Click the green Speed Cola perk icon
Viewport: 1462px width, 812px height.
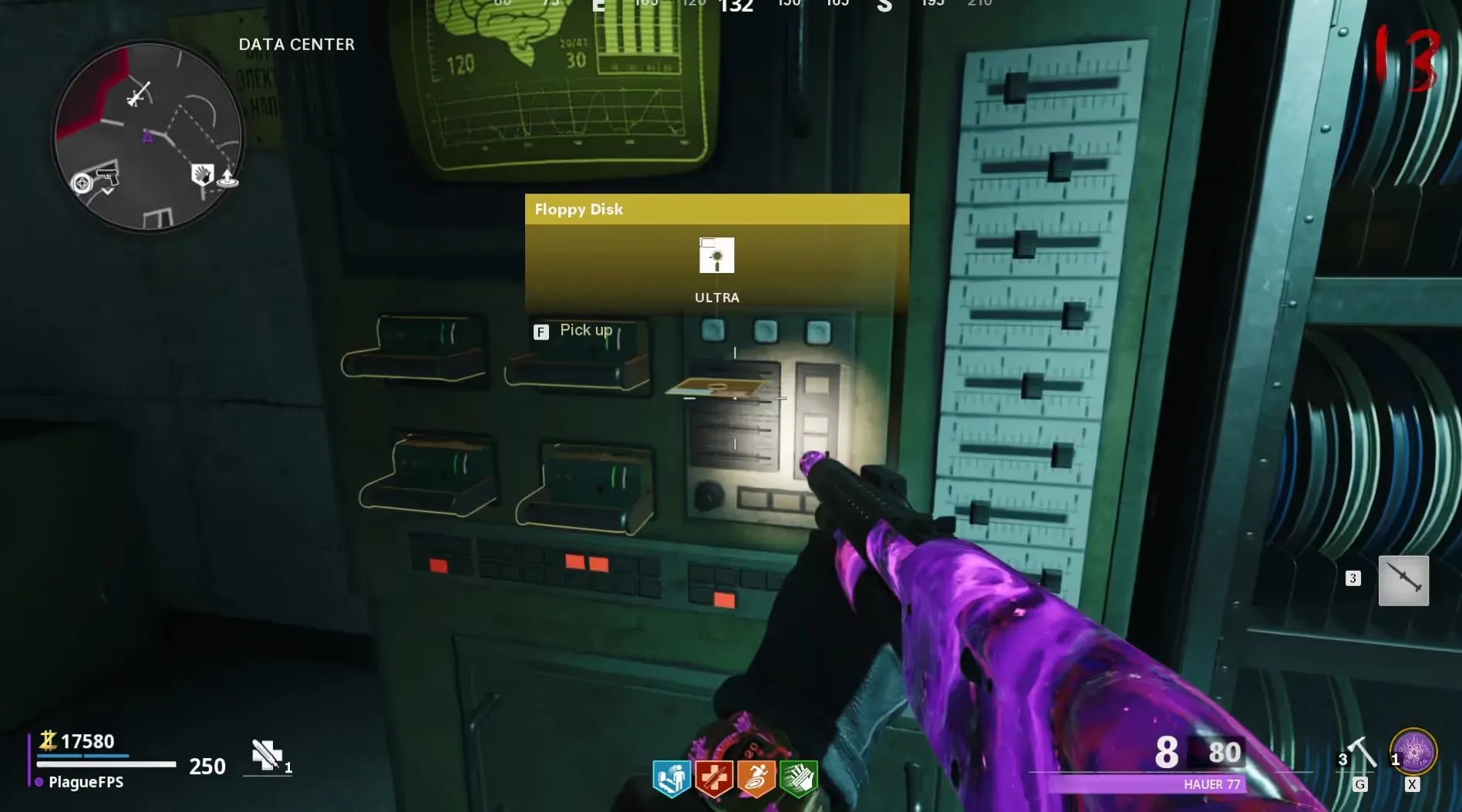click(798, 778)
